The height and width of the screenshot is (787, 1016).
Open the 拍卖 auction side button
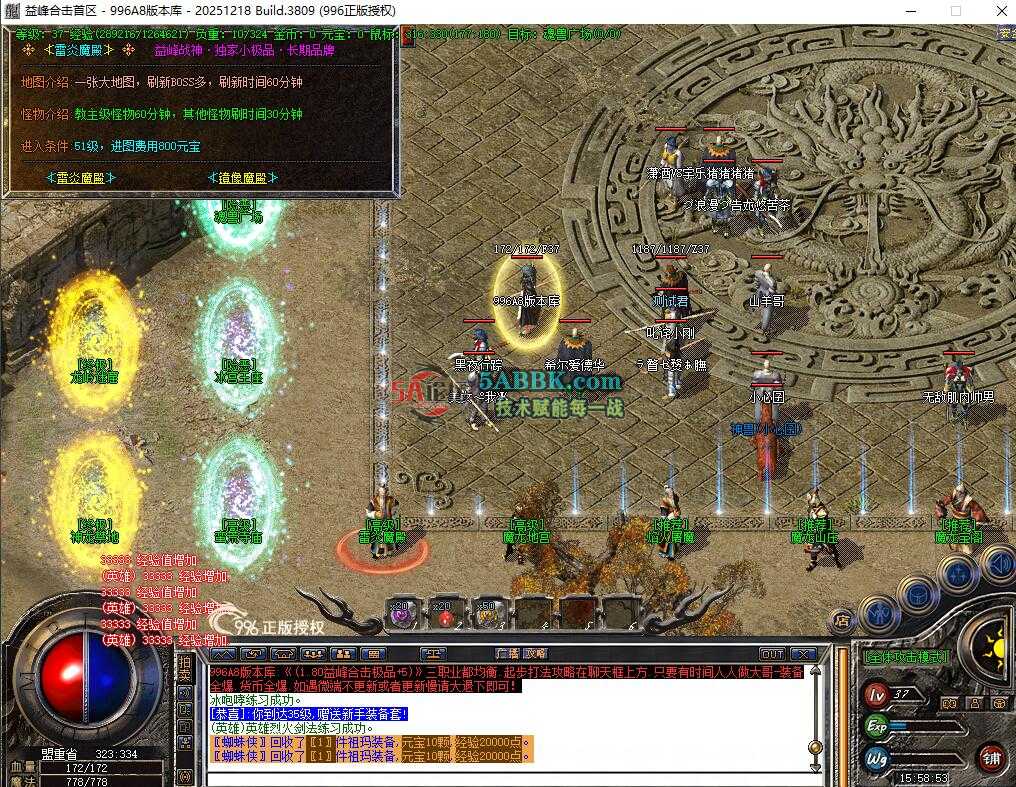coord(184,670)
